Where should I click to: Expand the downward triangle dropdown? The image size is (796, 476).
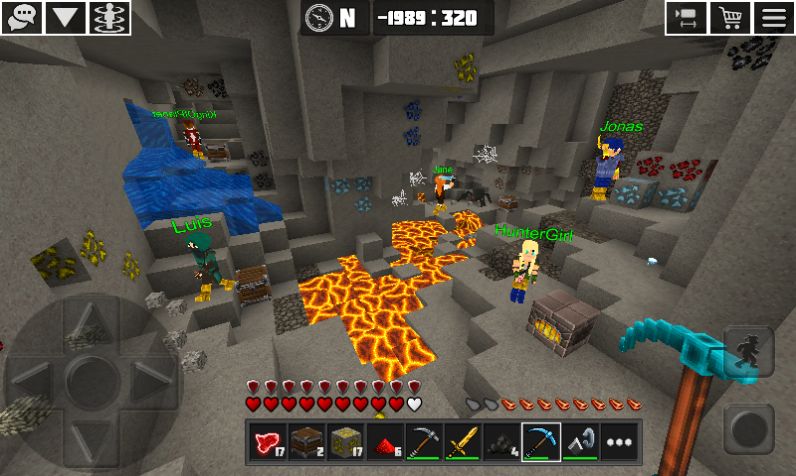point(65,17)
